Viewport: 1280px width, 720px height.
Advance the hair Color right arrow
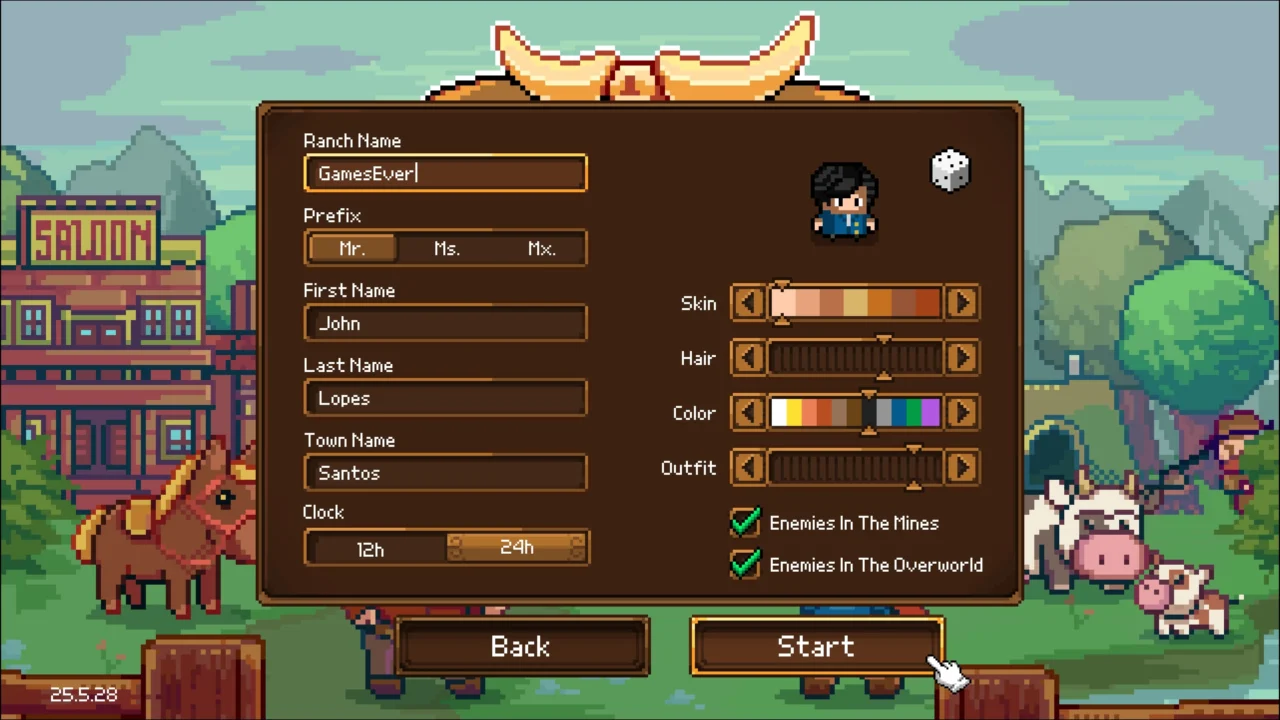tap(961, 412)
